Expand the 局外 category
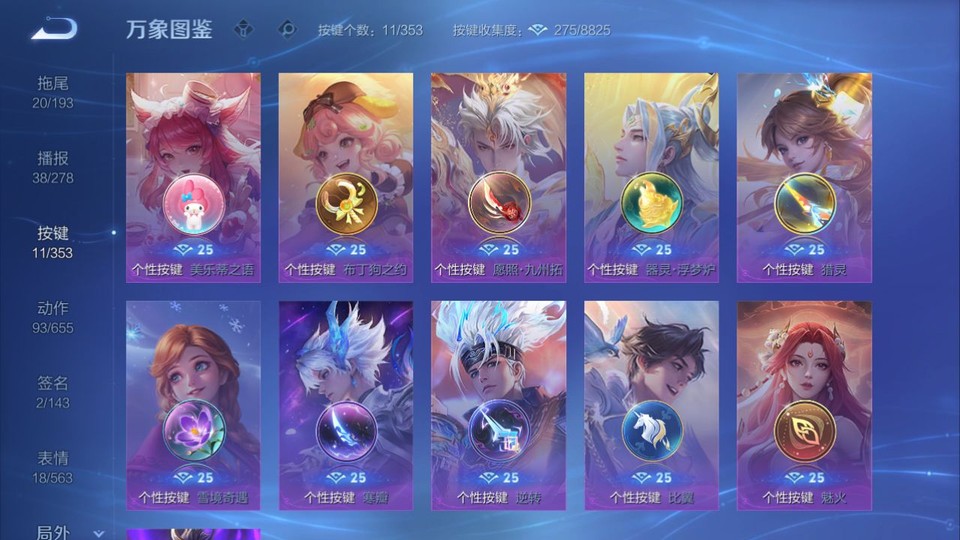The image size is (960, 540). click(60, 532)
